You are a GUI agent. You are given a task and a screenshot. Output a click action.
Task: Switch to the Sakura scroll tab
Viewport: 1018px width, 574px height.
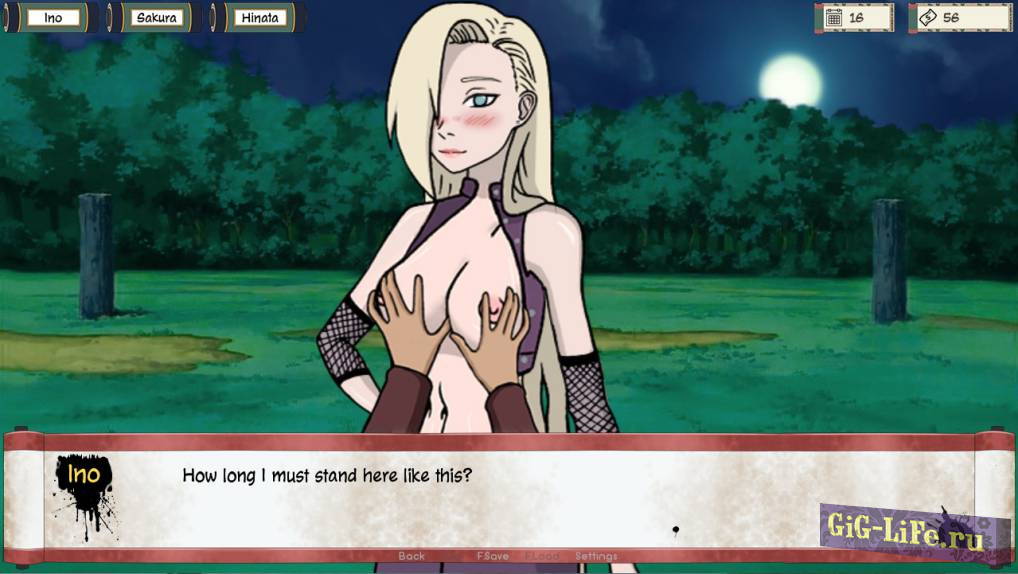[156, 18]
